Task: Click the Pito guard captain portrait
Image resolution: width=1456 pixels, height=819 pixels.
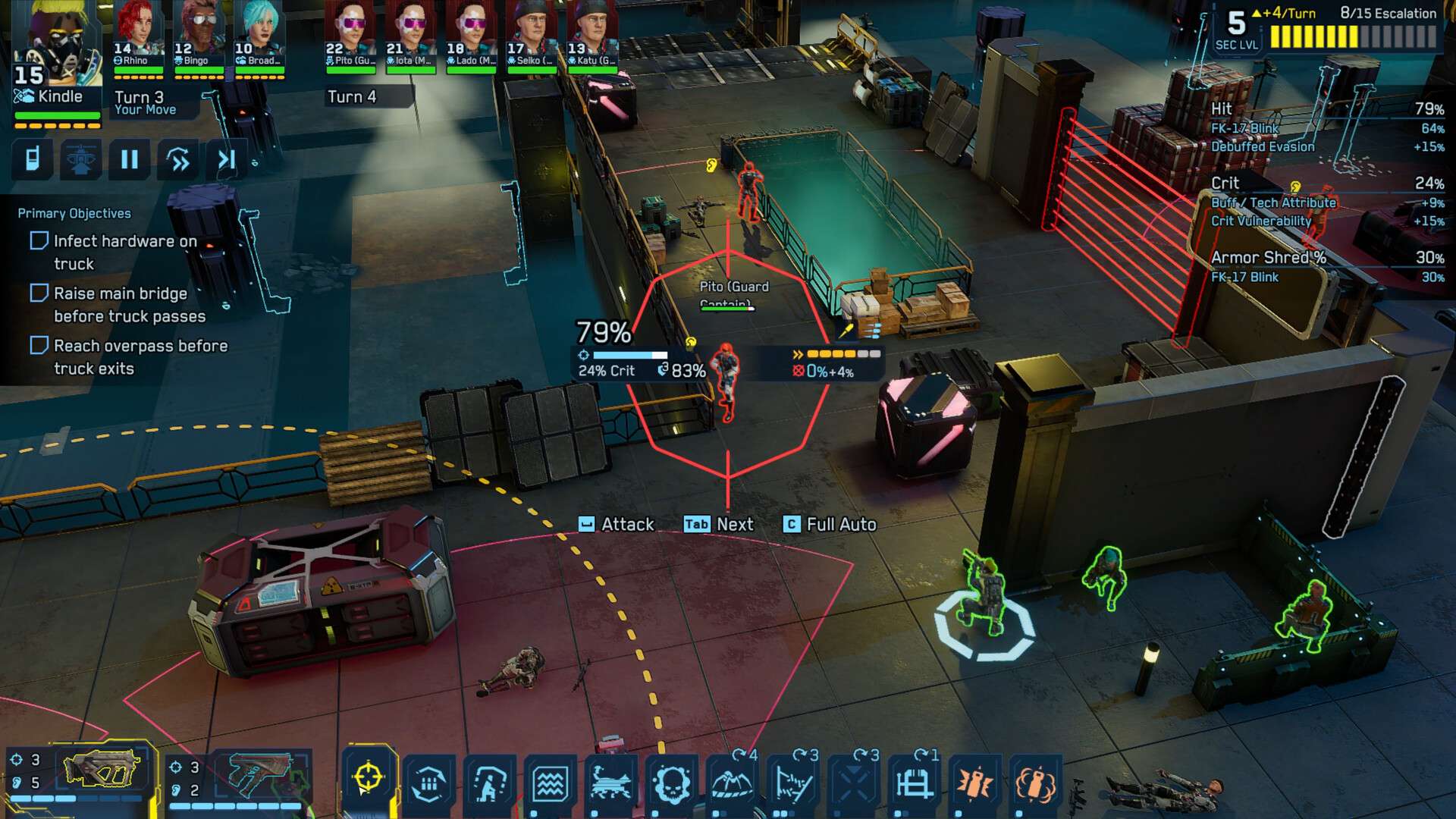Action: coord(350,36)
